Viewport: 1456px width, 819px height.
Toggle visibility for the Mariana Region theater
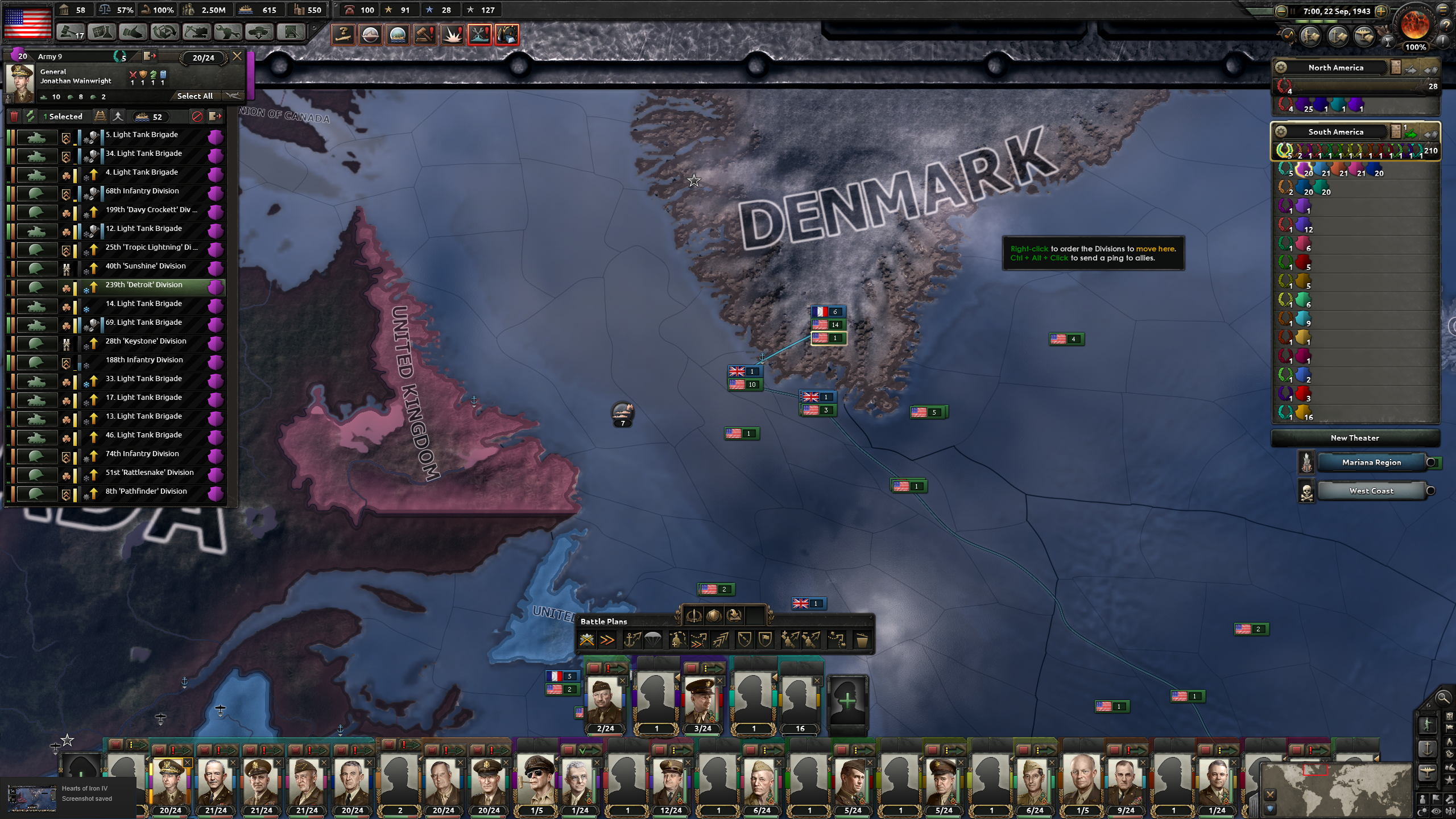click(1430, 463)
